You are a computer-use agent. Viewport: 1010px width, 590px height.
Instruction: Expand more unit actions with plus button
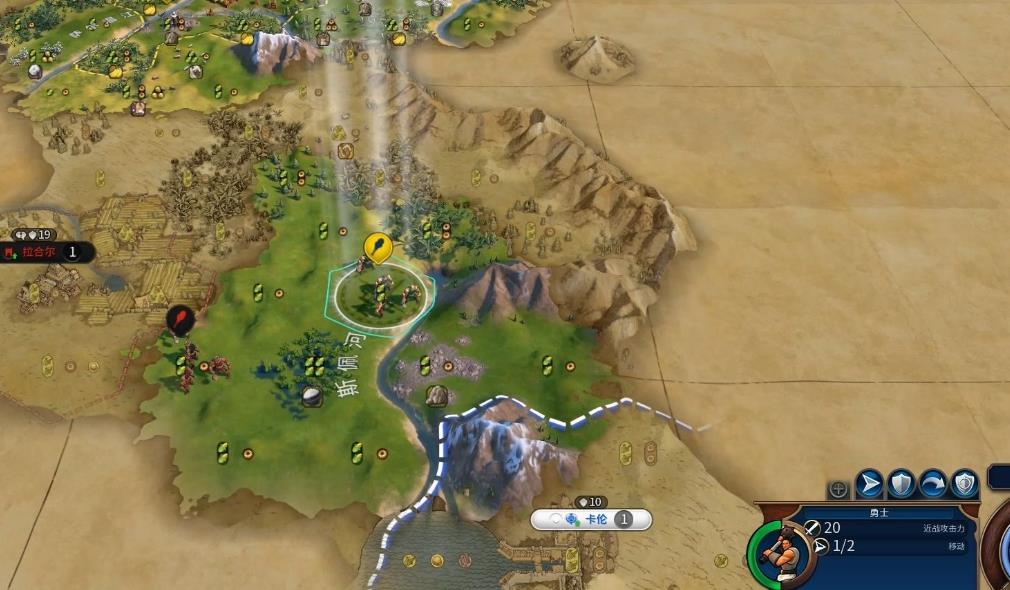pos(838,489)
